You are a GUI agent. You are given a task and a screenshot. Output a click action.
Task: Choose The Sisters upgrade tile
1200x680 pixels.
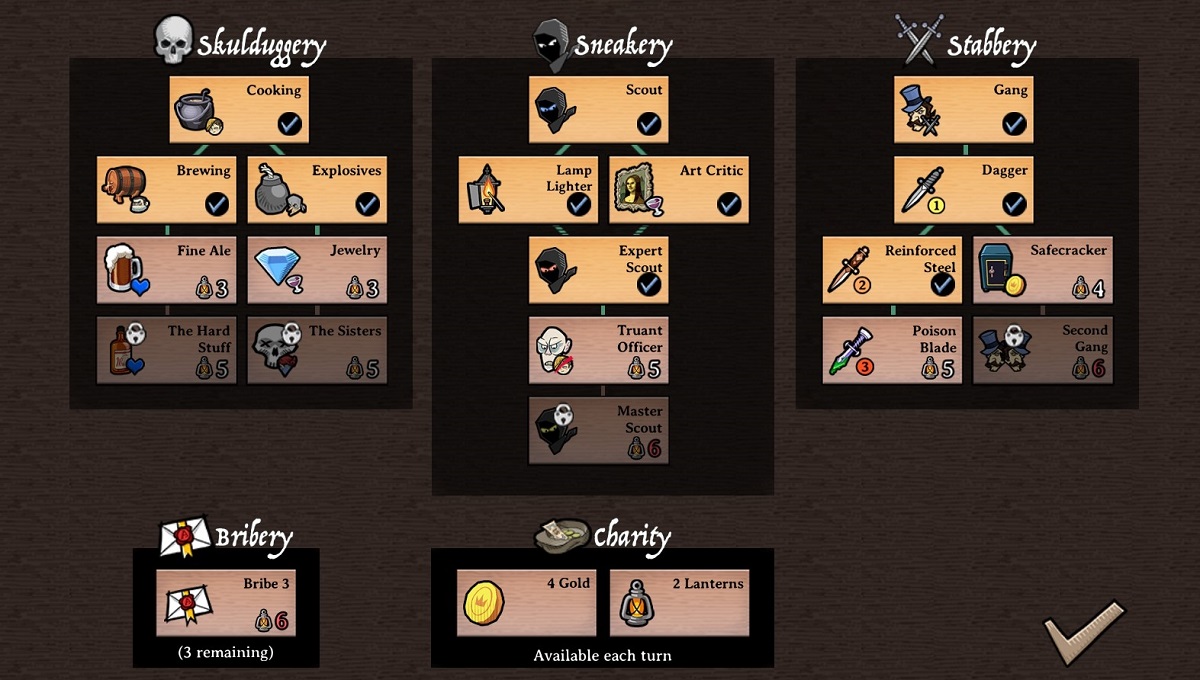317,349
